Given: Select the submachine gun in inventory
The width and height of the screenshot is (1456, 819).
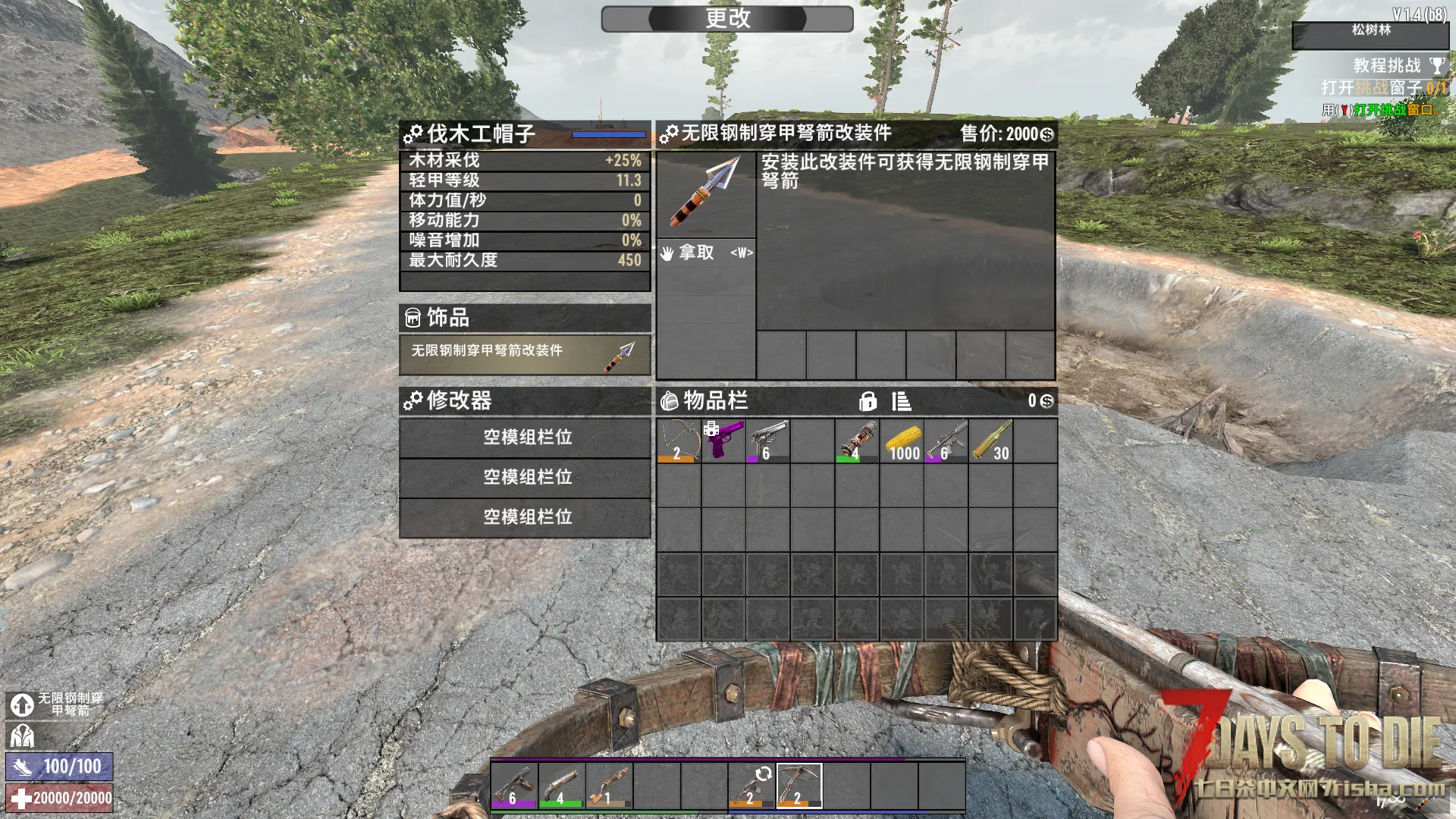Looking at the screenshot, I should point(946,441).
